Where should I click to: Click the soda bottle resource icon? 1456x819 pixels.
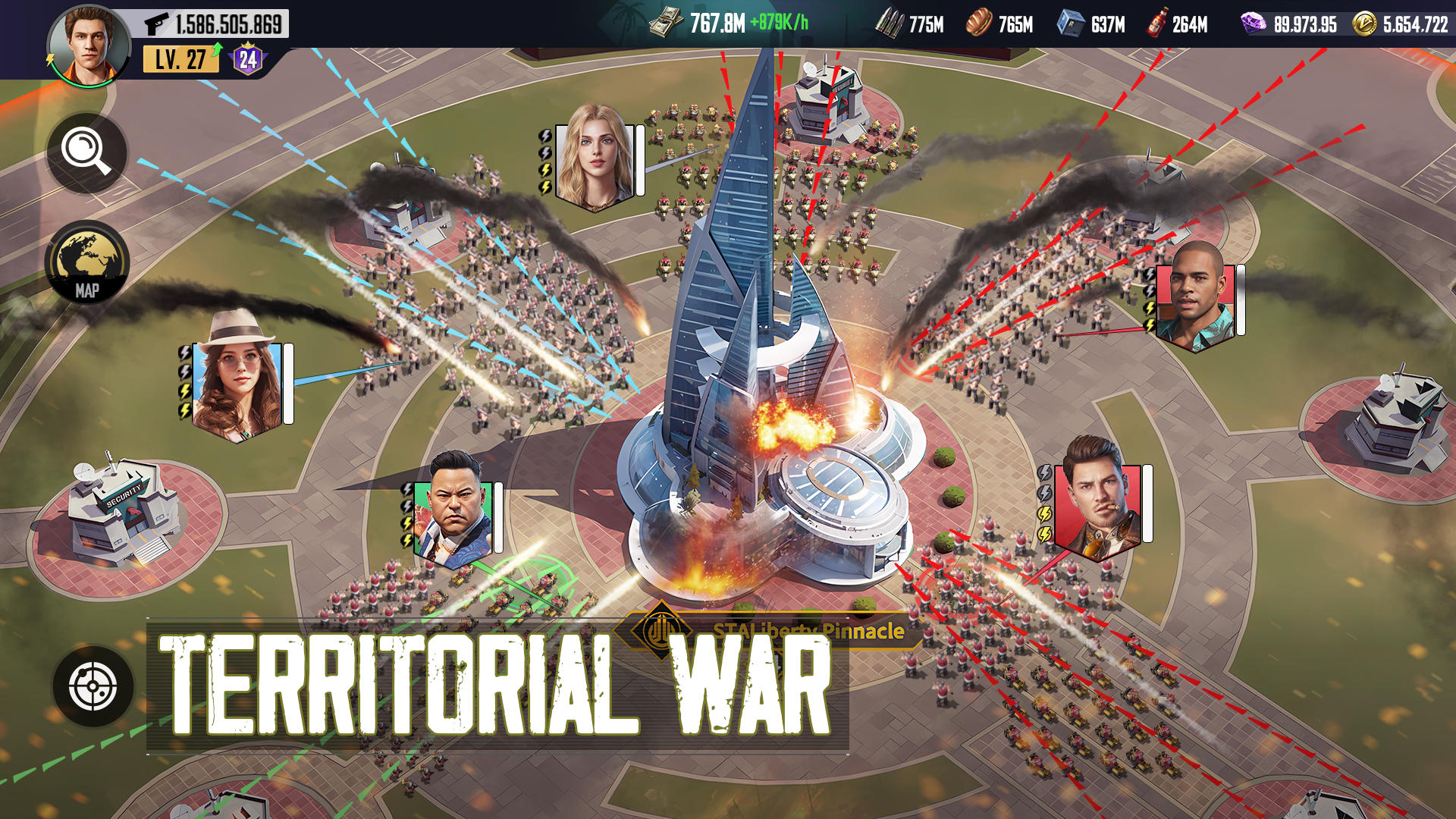pos(1159,23)
